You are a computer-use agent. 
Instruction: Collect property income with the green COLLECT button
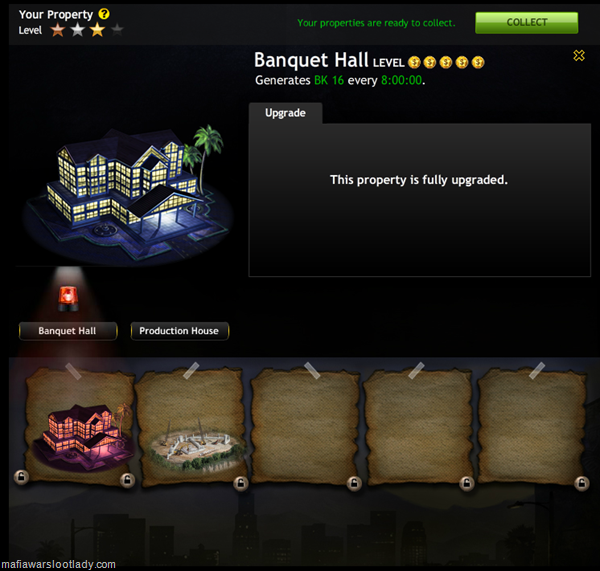click(526, 22)
